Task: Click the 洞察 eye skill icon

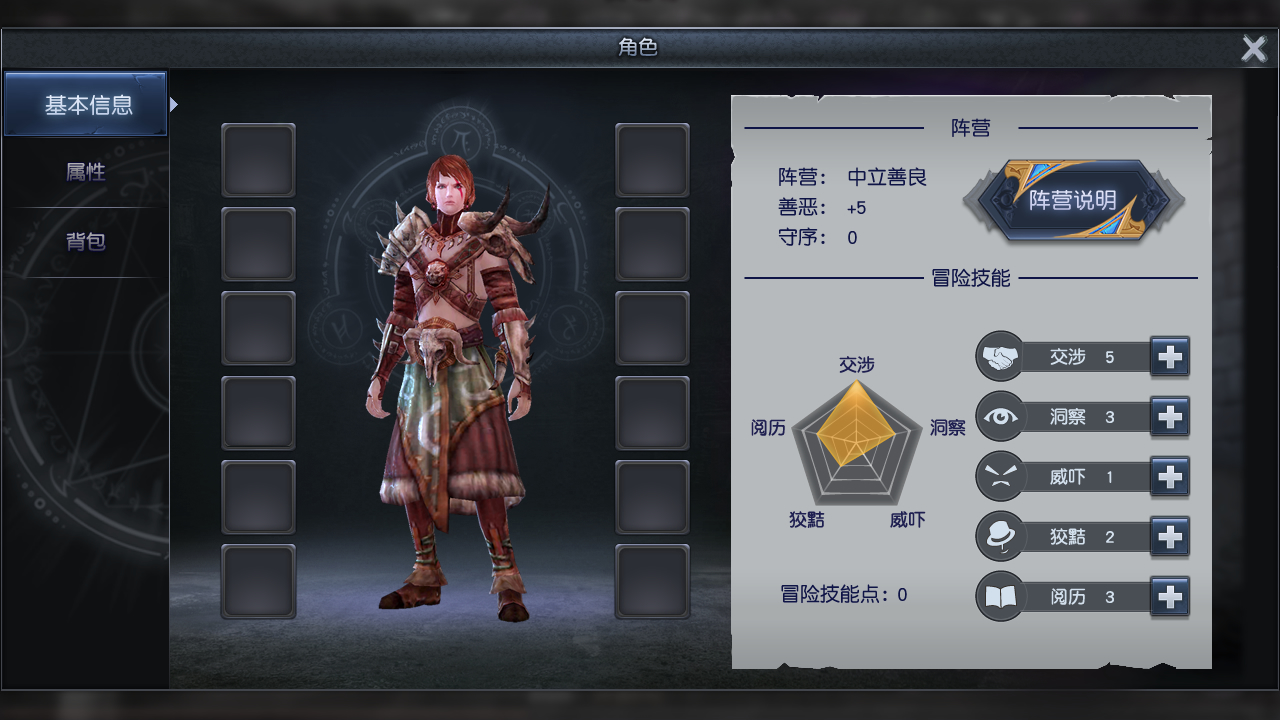Action: [999, 417]
